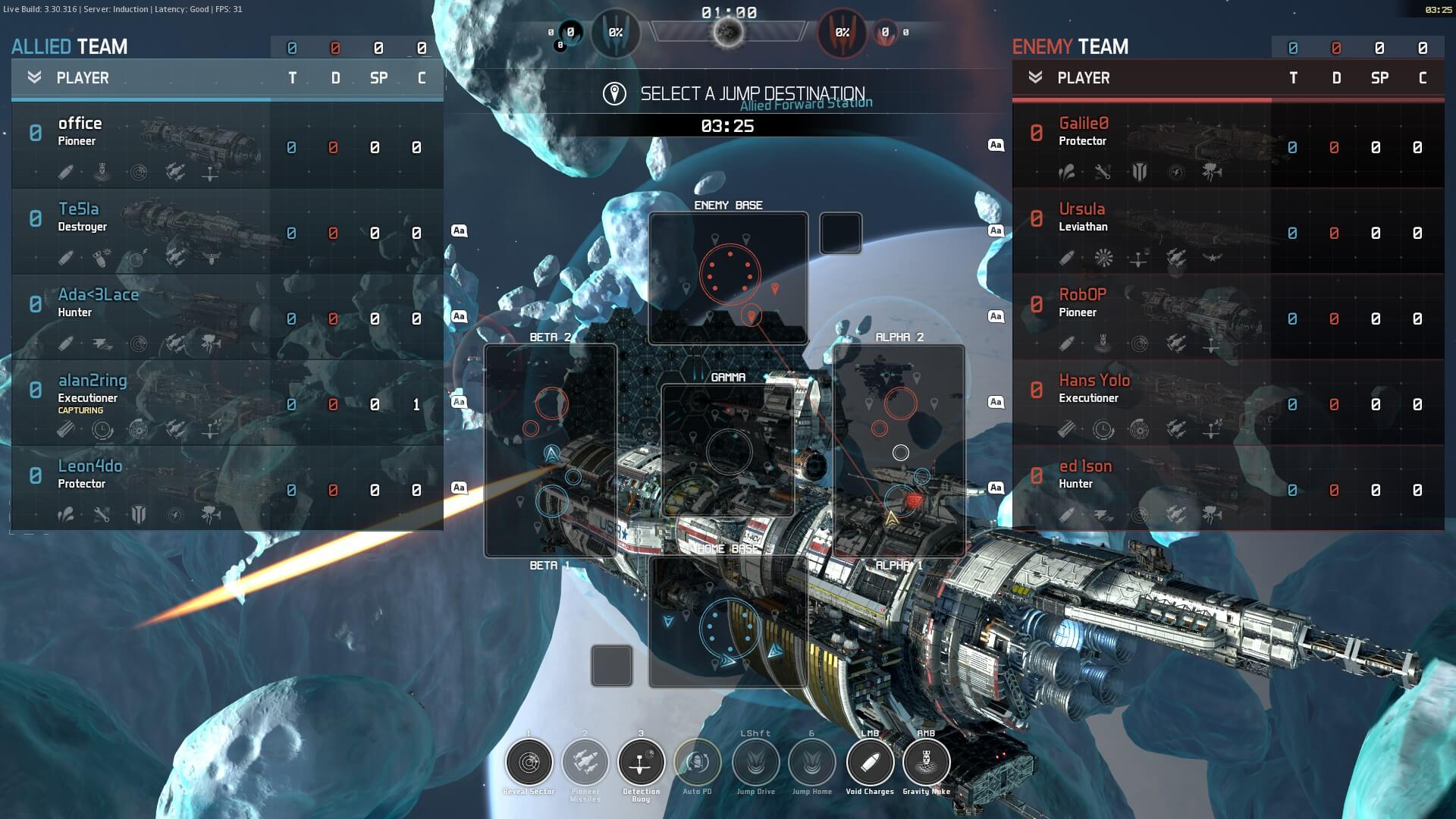
Task: Jump to the Beta 2 sector
Action: point(551,450)
